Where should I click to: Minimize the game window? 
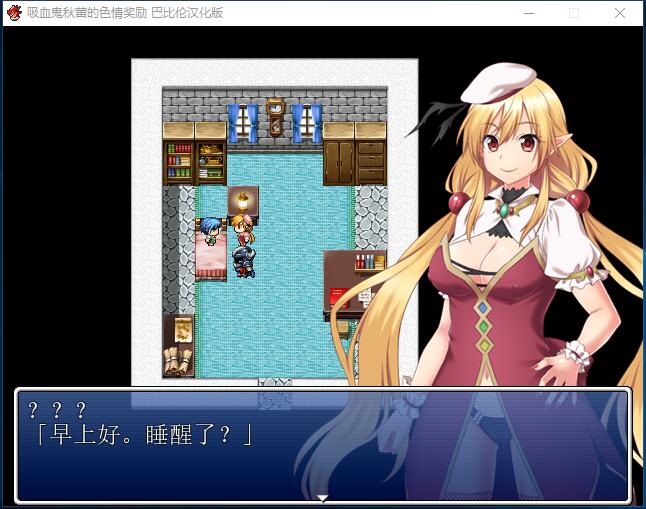point(528,13)
